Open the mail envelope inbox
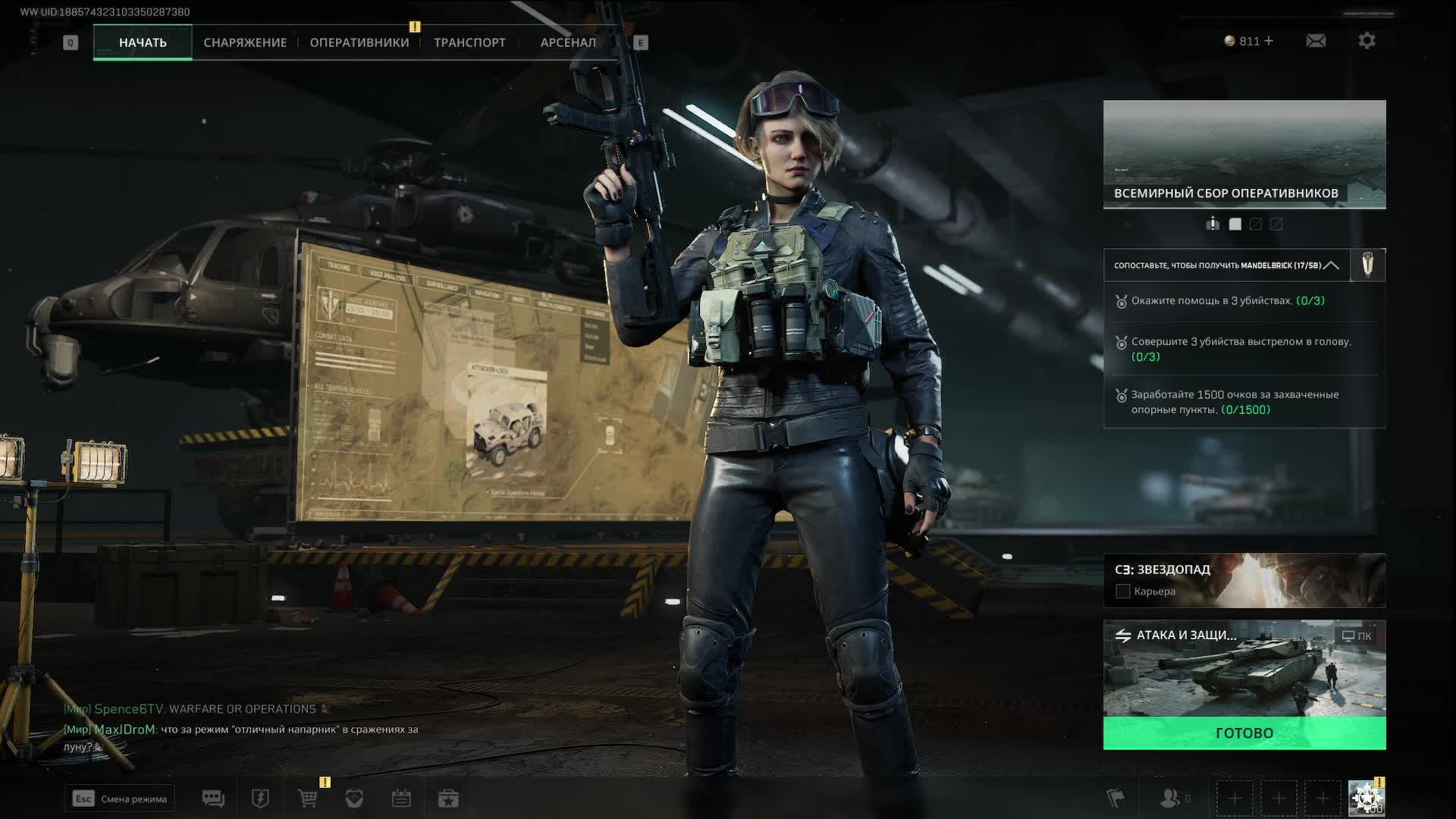This screenshot has height=819, width=1456. pos(1316,41)
